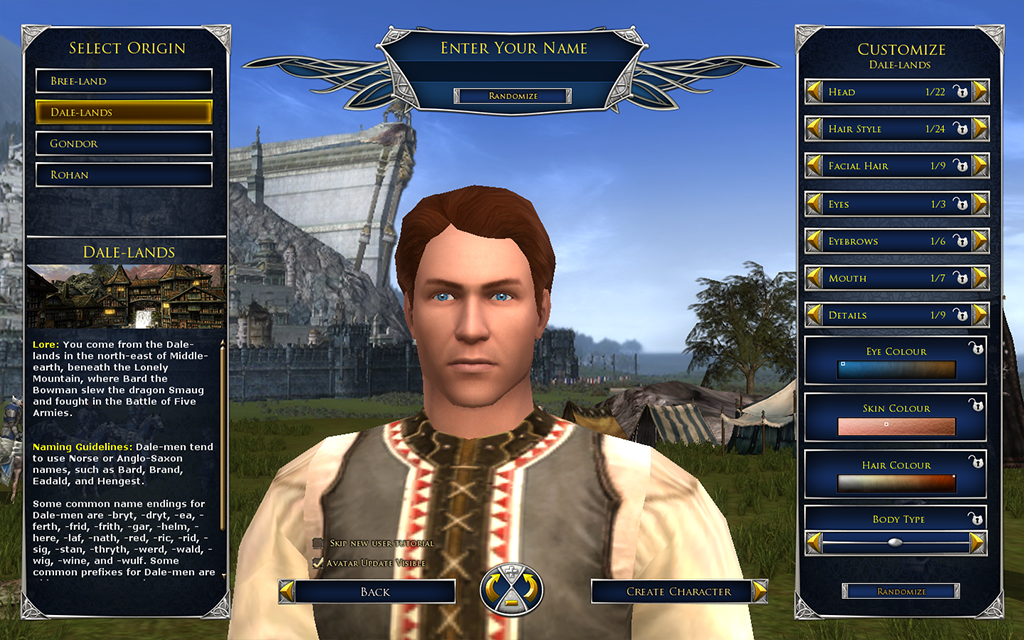The image size is (1024, 640).
Task: Go to previous Hair Style option
Action: (814, 129)
